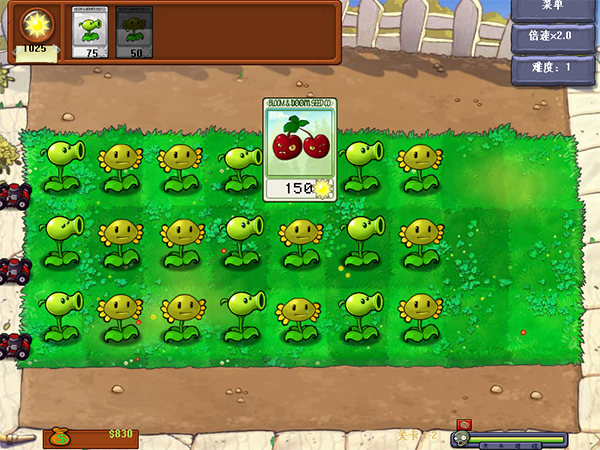Choose the Cherry Bomb seed card

pyautogui.click(x=300, y=149)
